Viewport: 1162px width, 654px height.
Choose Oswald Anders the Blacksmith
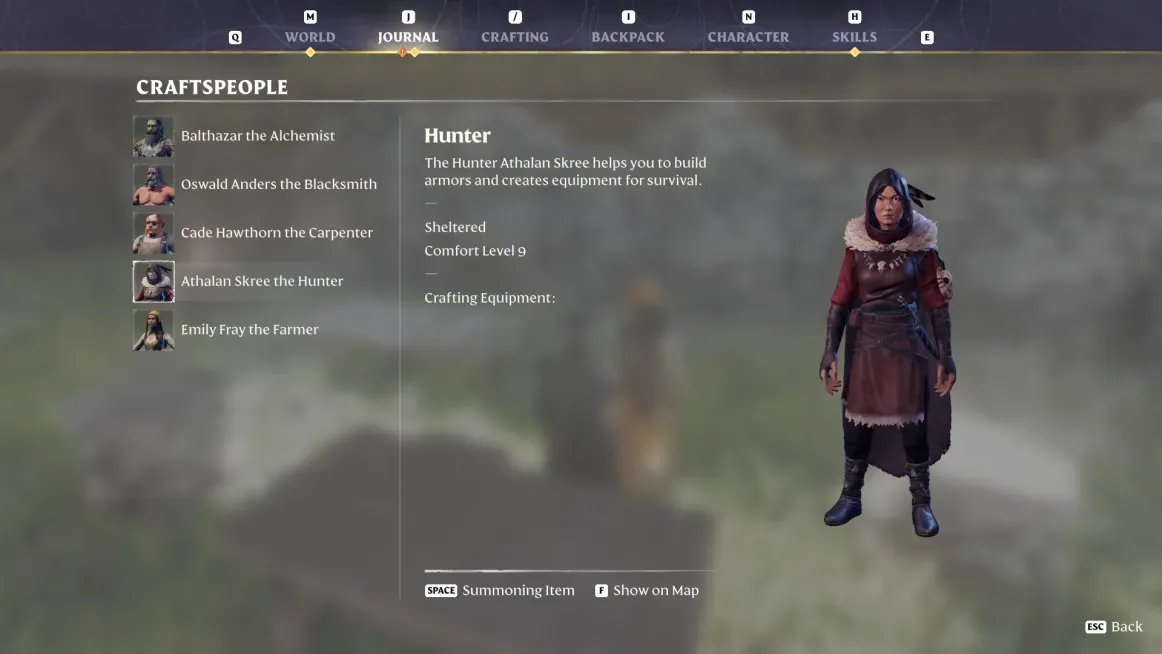click(x=278, y=184)
